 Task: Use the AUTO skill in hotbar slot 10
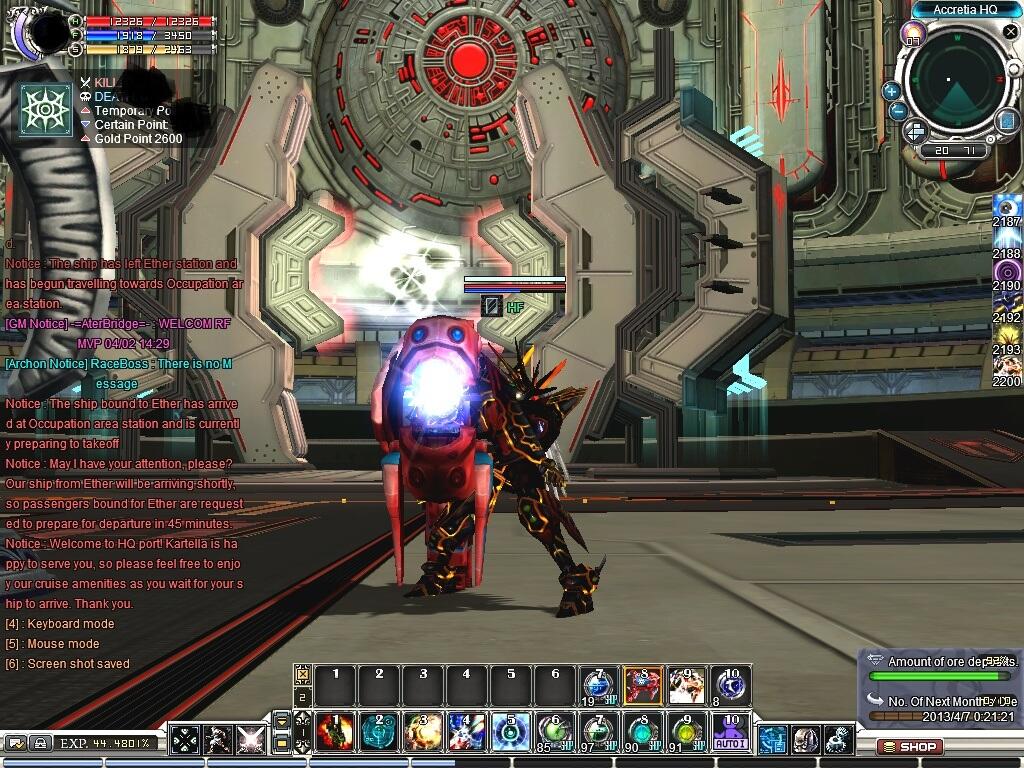pos(730,732)
